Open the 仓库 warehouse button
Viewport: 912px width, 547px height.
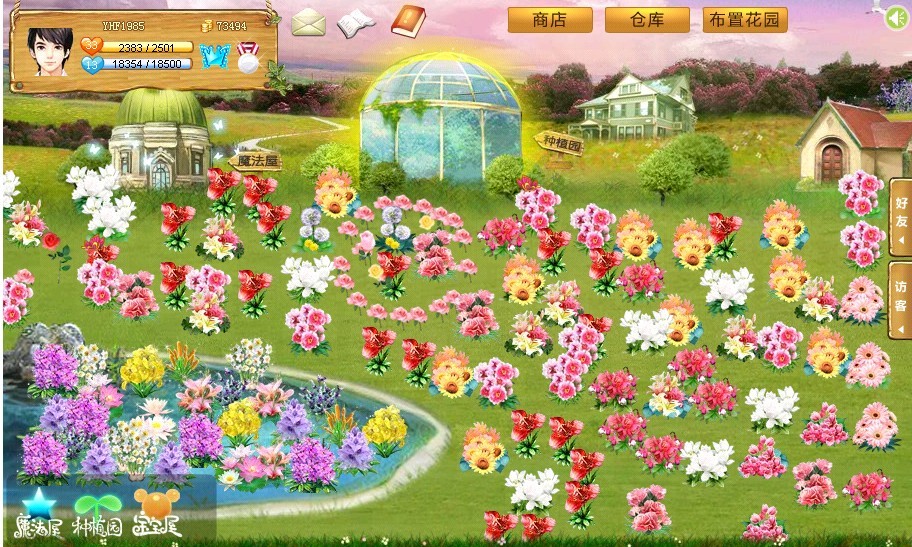[x=647, y=20]
